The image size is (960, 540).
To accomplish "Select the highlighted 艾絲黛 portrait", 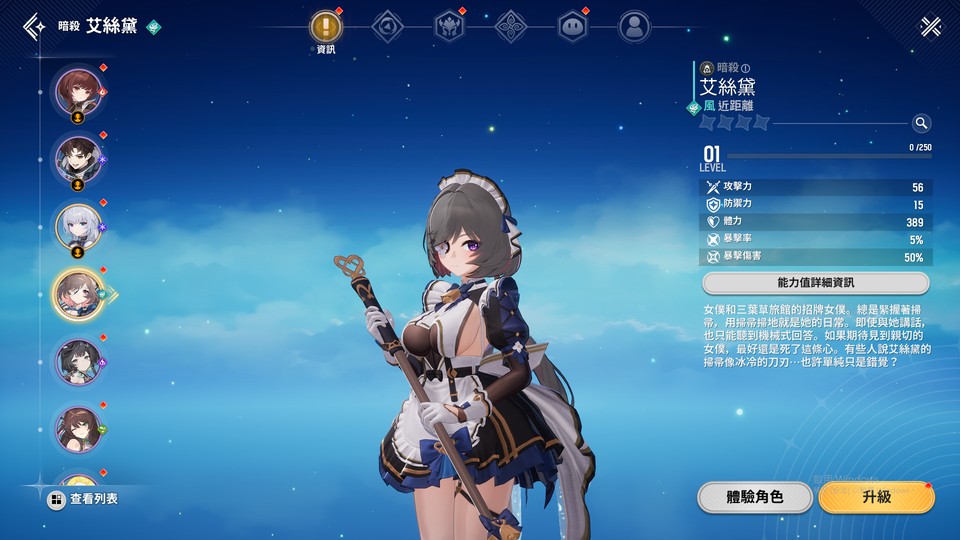I will (77, 293).
